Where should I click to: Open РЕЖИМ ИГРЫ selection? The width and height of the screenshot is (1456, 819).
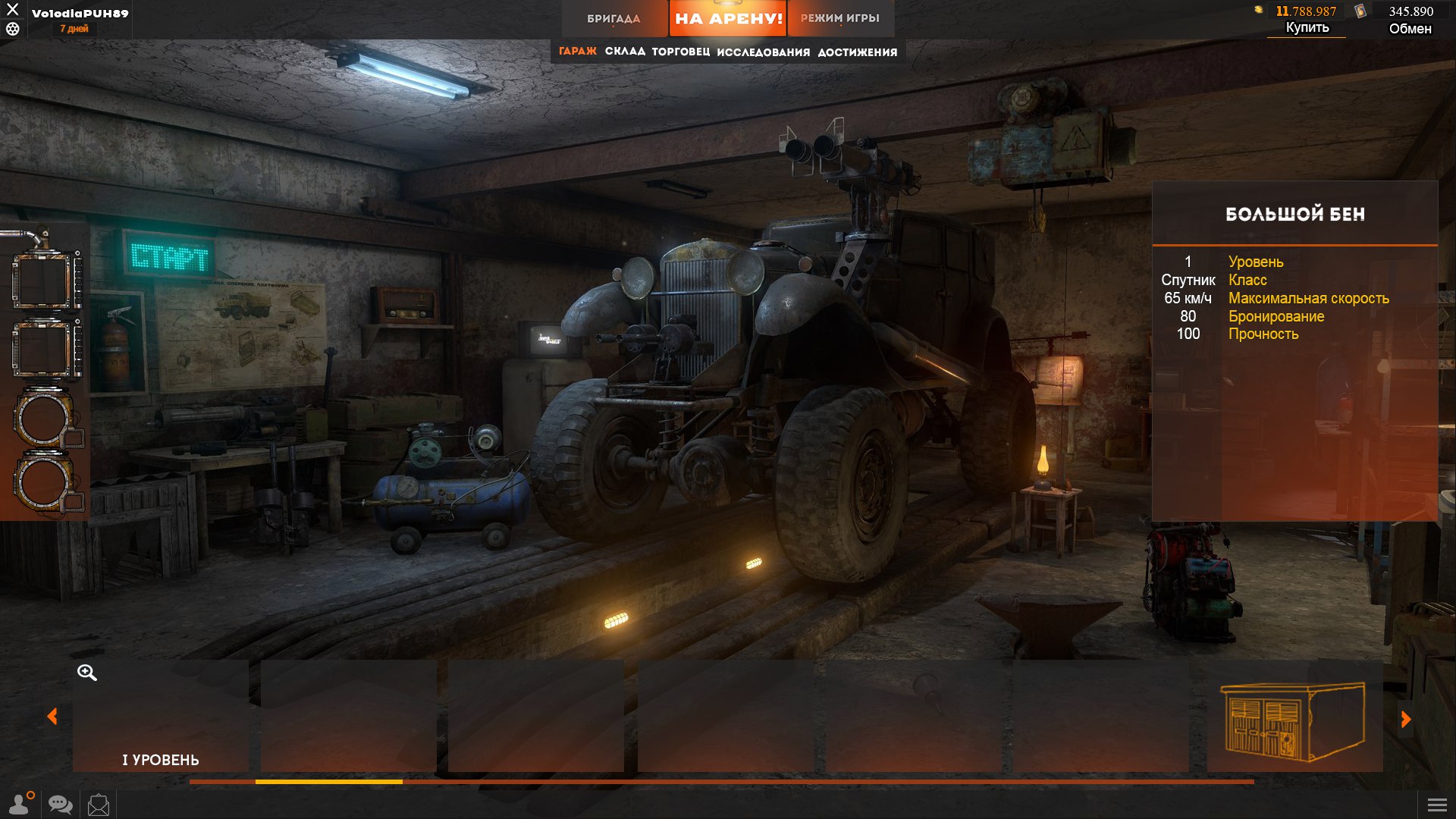click(840, 18)
